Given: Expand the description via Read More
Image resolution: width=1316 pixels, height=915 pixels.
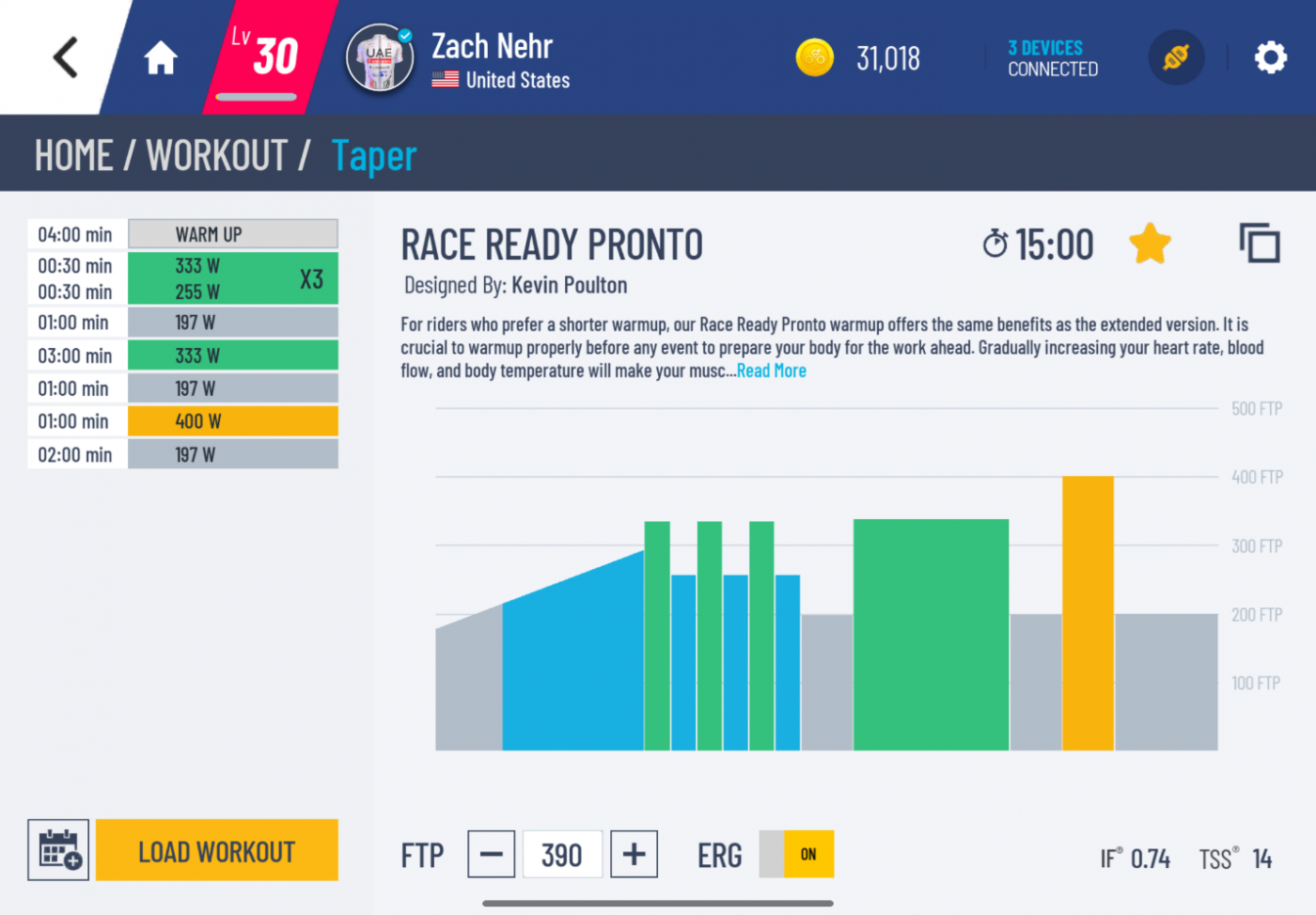Looking at the screenshot, I should tap(771, 371).
